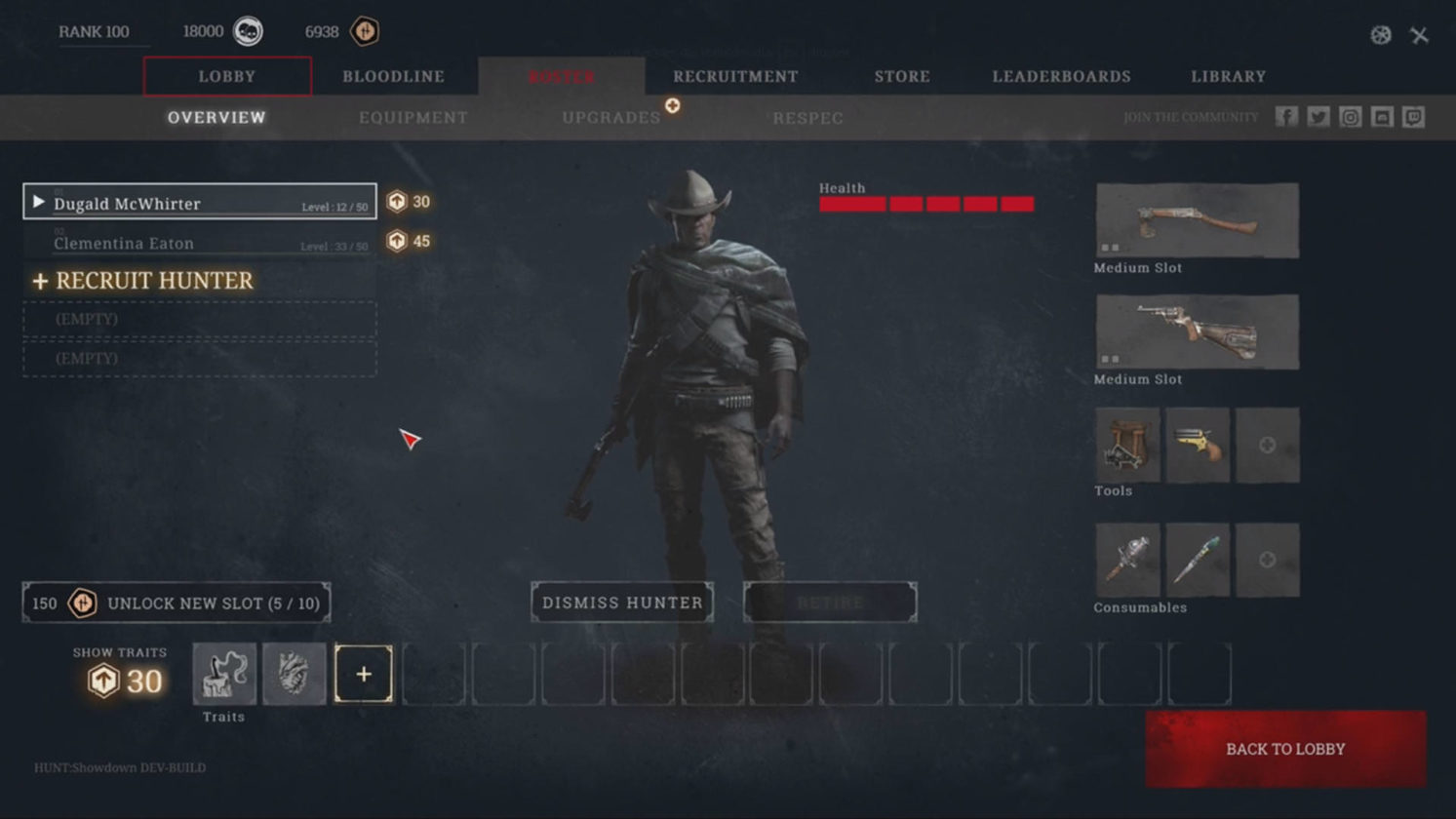Open the settings gear at top right

click(x=1379, y=35)
